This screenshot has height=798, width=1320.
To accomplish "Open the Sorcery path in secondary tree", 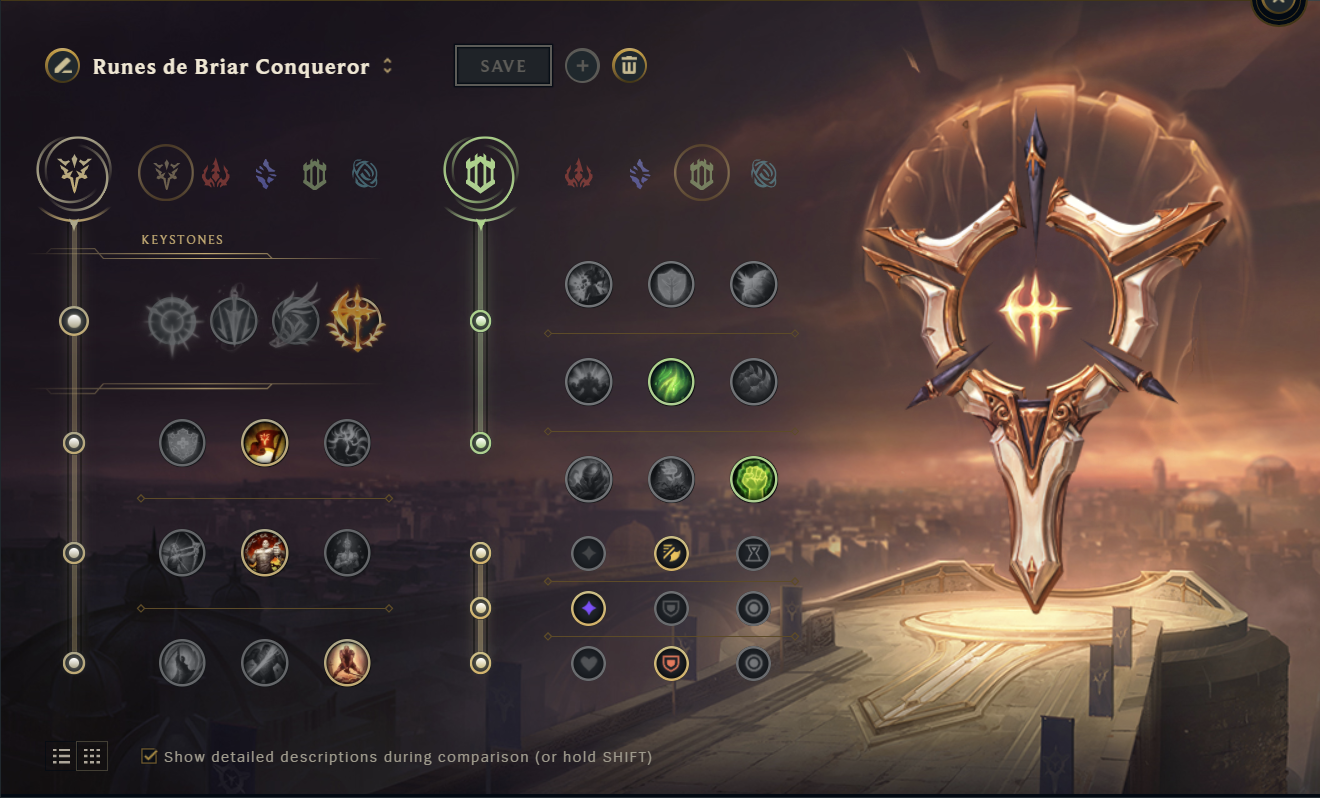I will coord(638,172).
